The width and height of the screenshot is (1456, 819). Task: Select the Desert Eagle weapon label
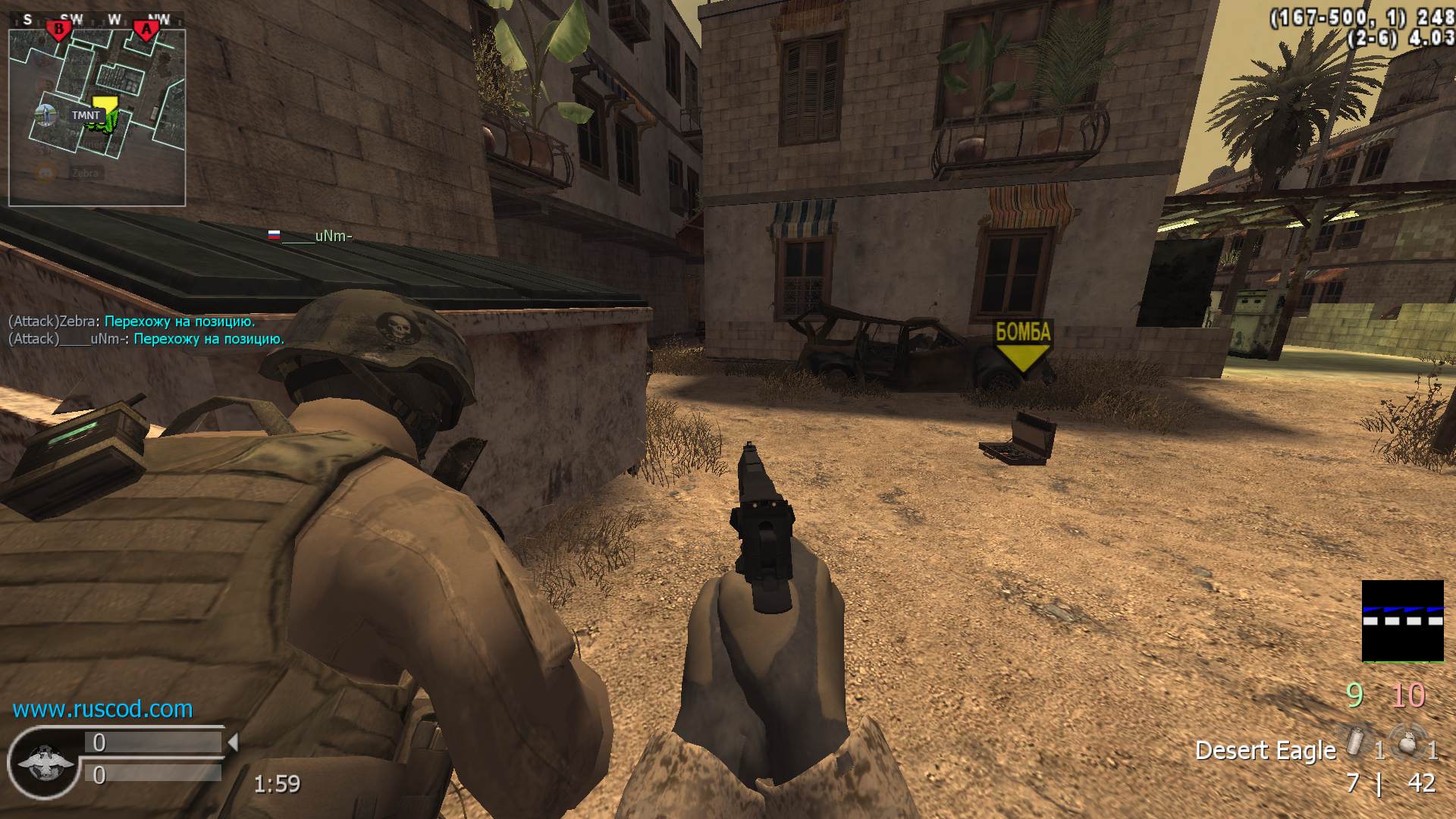pyautogui.click(x=1265, y=750)
